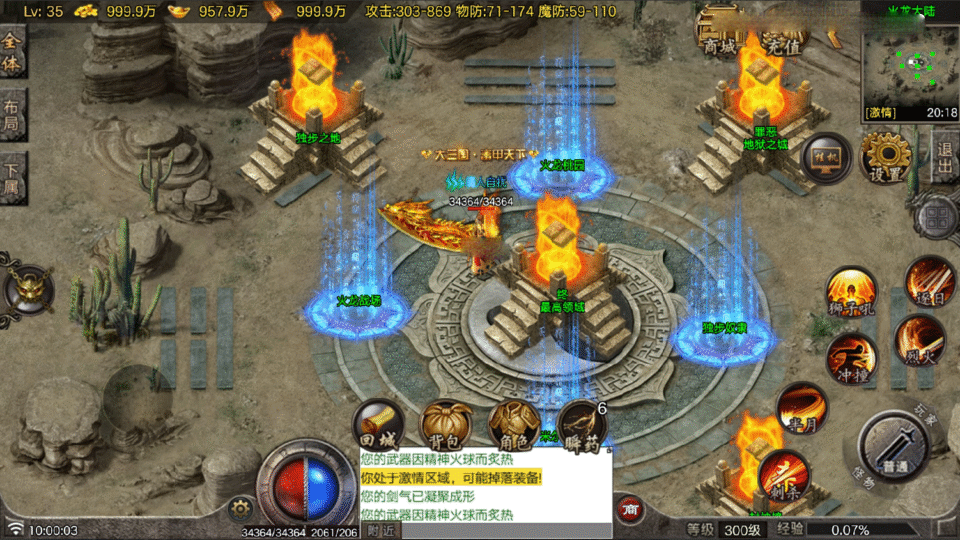Activate the 冲撞 skill
Viewport: 960px width, 540px height.
(x=851, y=358)
